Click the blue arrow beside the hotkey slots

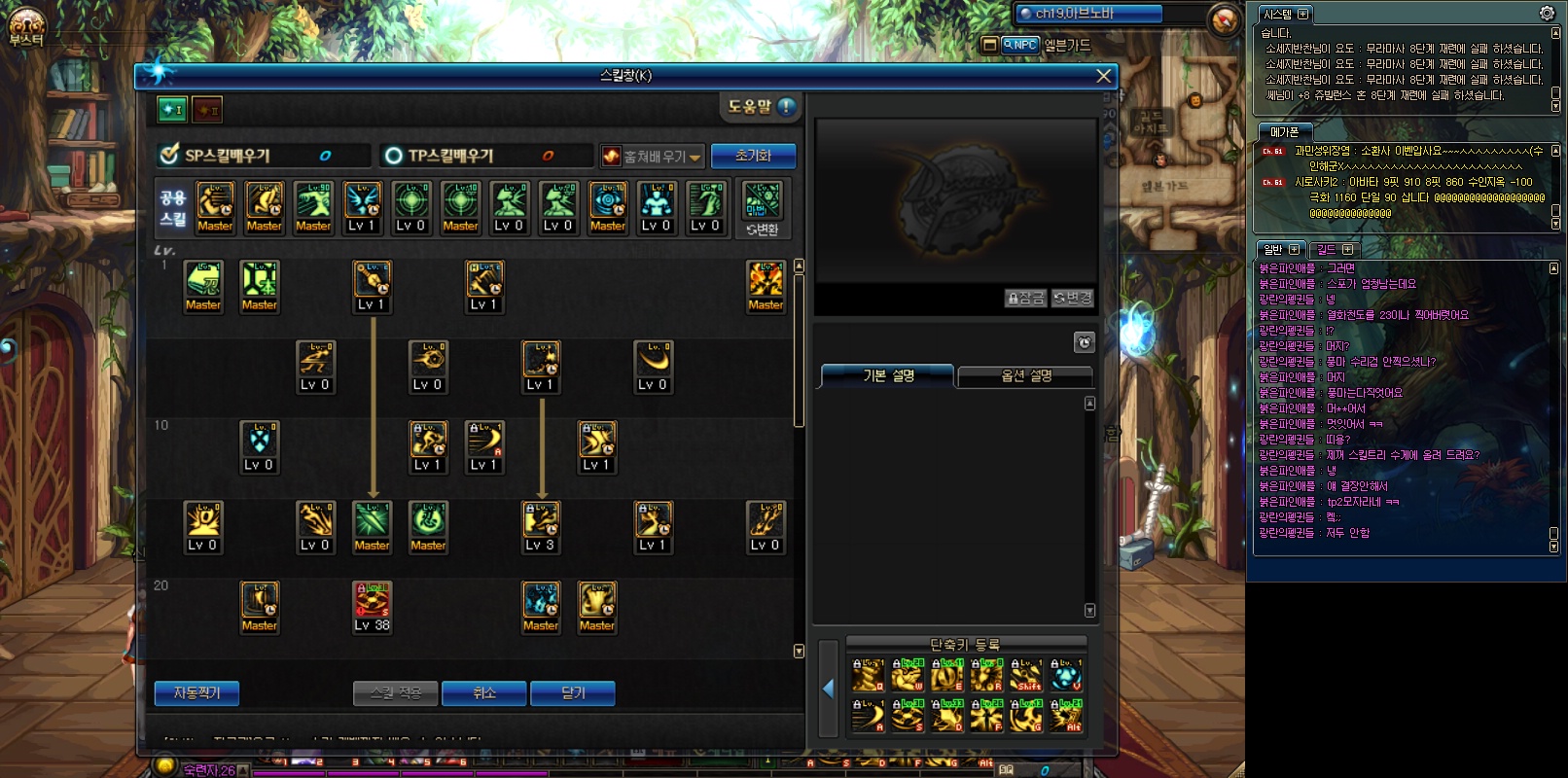[829, 689]
